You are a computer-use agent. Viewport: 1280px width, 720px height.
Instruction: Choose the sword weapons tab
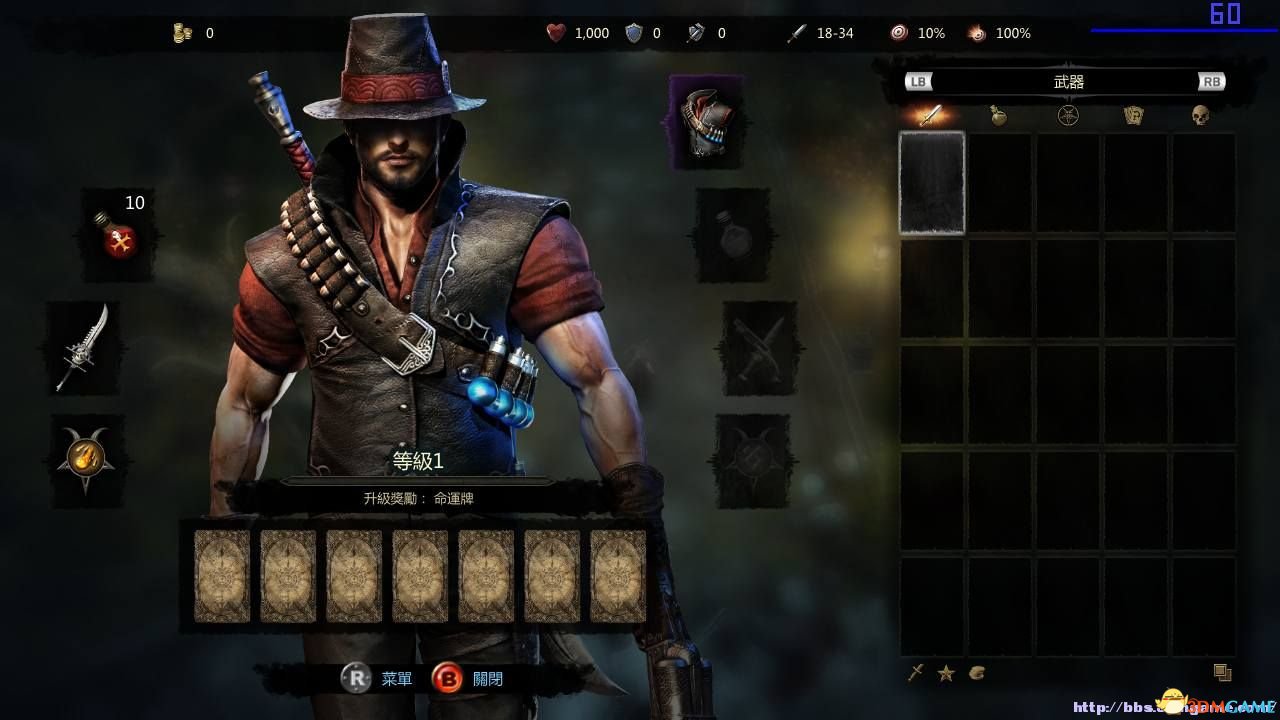click(931, 116)
